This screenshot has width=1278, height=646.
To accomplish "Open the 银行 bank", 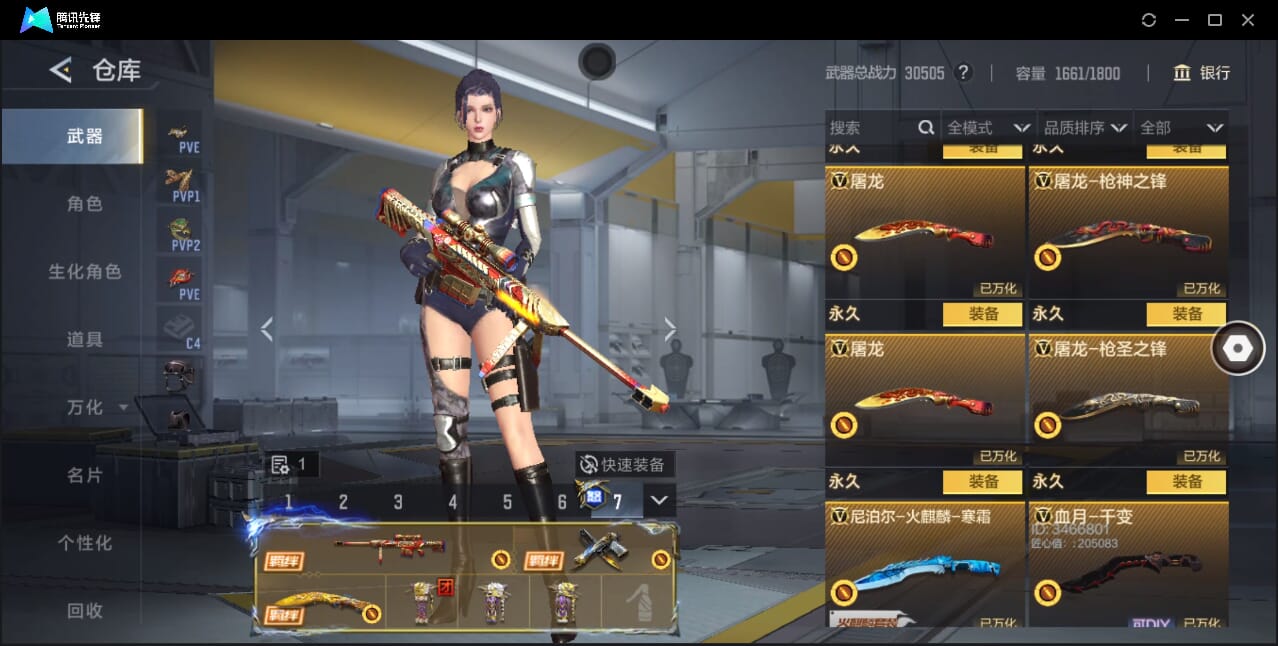I will (1202, 73).
